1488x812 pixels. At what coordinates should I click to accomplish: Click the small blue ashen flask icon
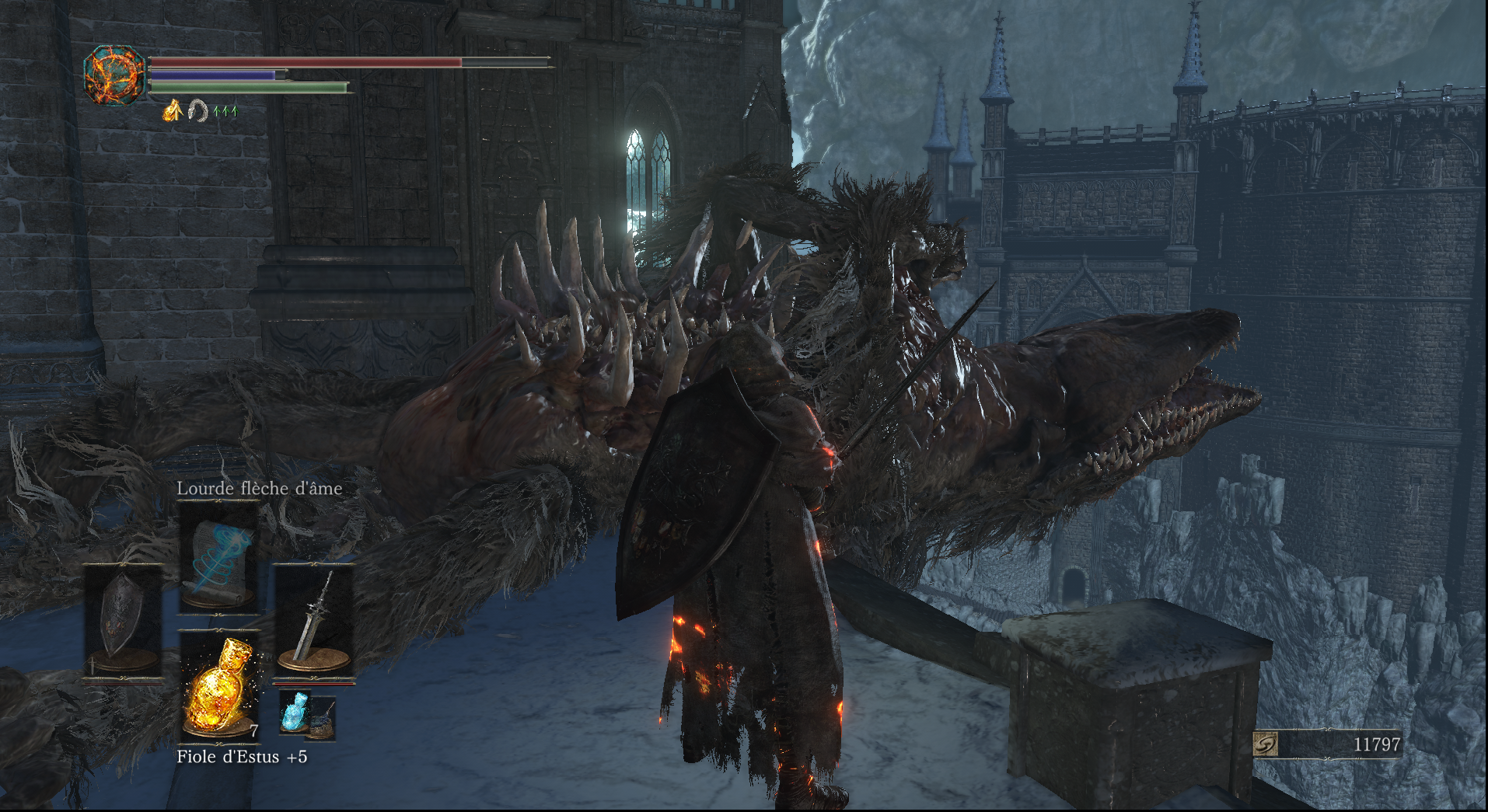[x=295, y=712]
